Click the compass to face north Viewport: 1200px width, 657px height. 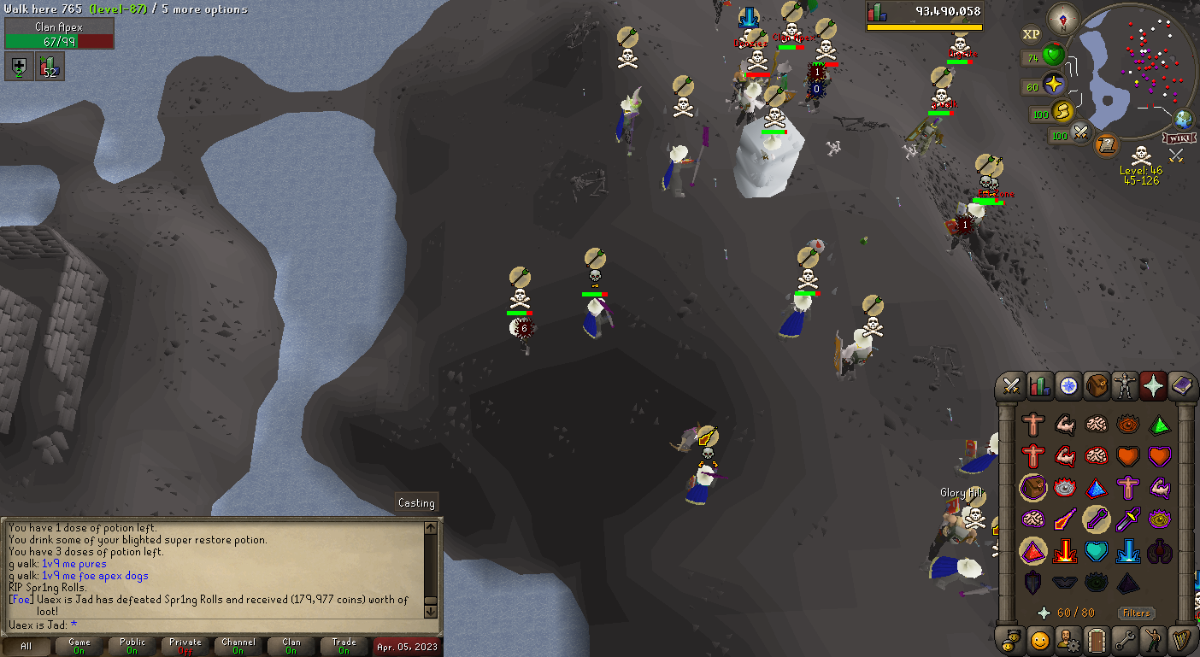point(1063,18)
